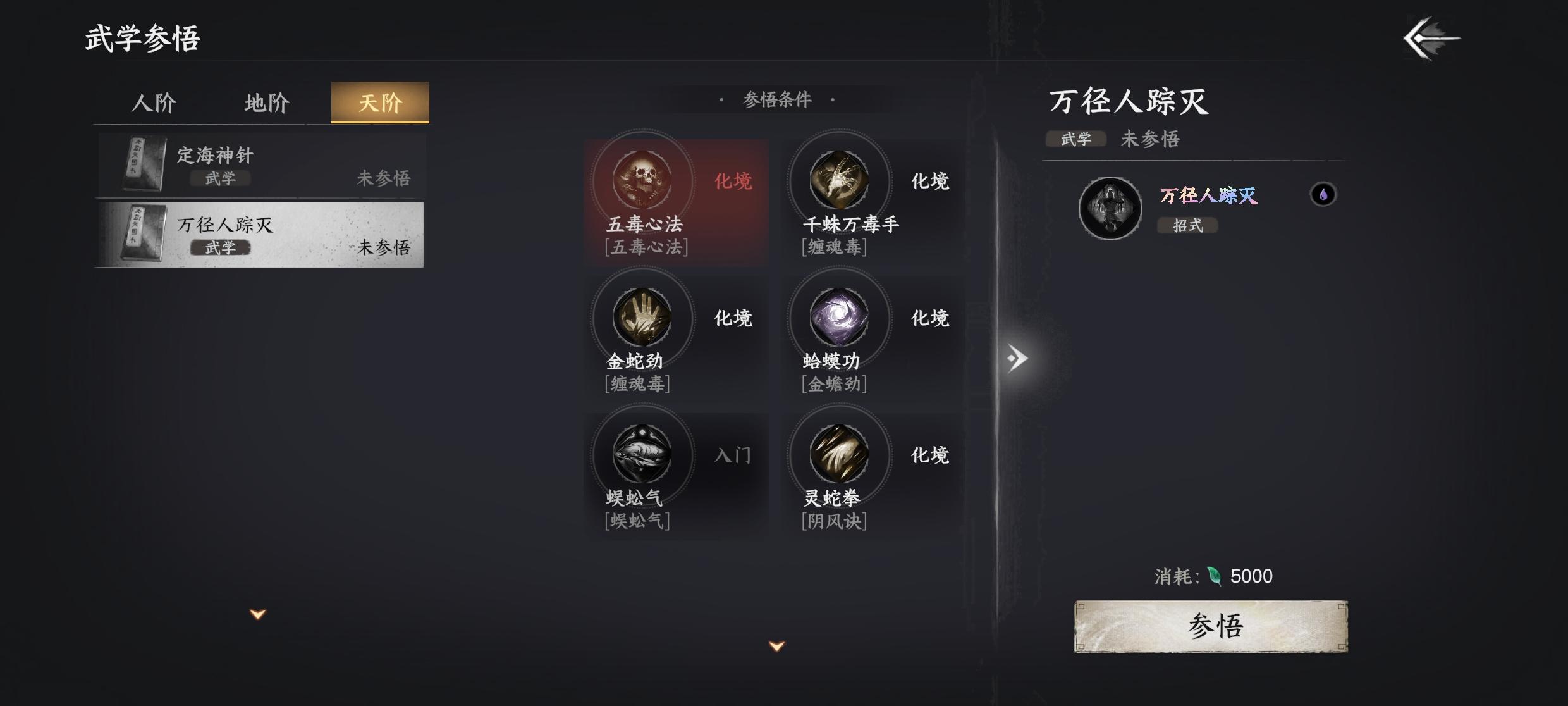Expand the right chevron on the center divider
The width and height of the screenshot is (1568, 706).
[x=1016, y=358]
